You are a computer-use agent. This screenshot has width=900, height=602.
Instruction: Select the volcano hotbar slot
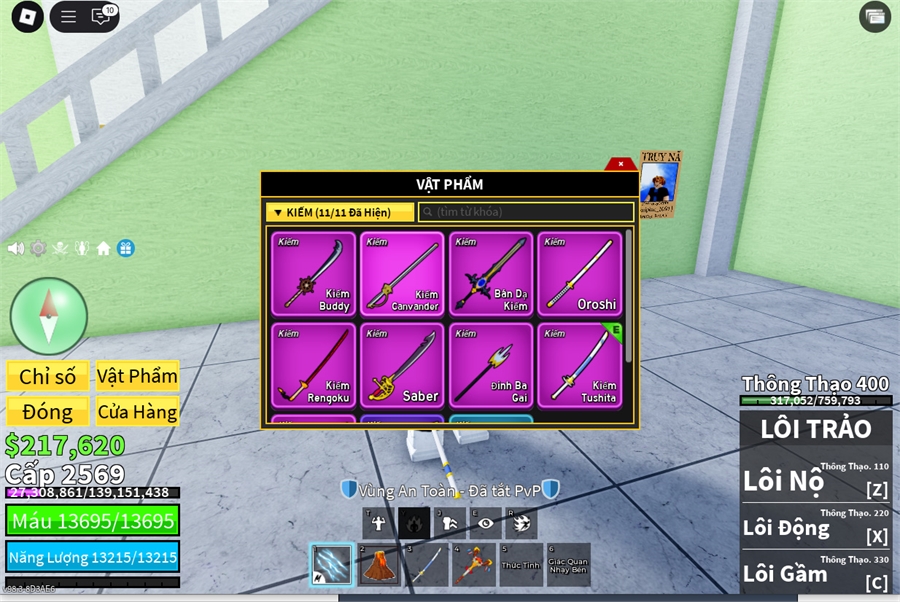tap(378, 565)
